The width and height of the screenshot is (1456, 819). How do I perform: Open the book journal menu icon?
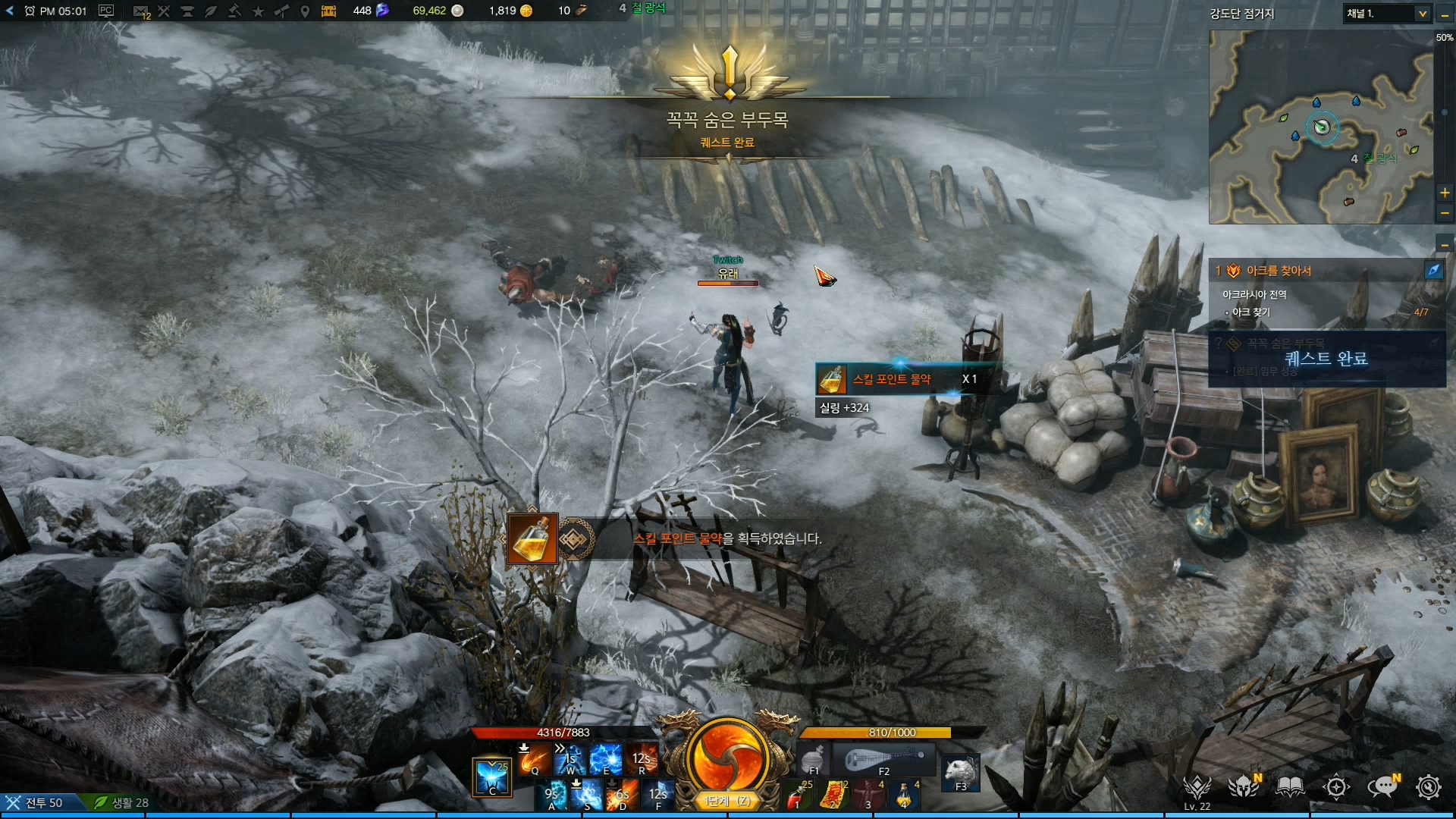1290,787
